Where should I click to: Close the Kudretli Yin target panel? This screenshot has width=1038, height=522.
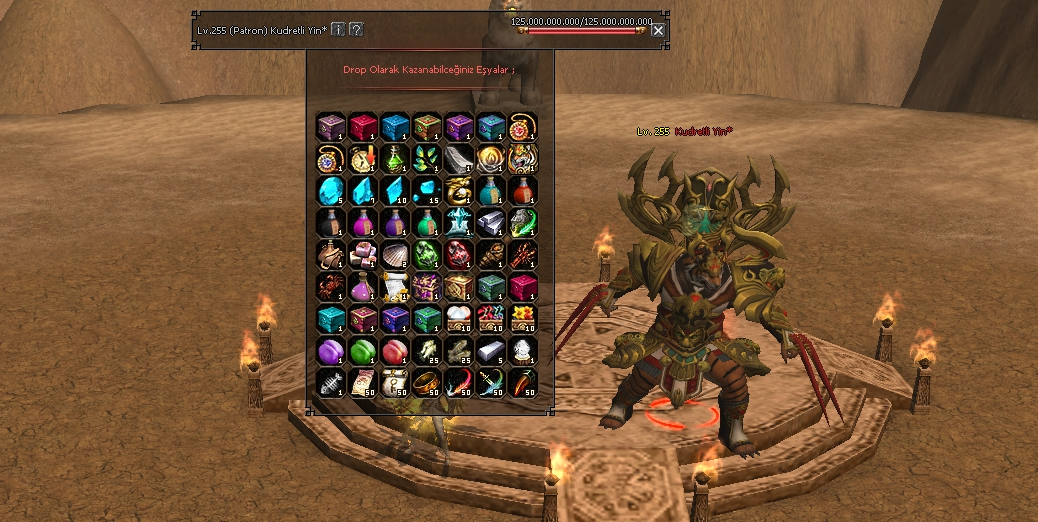point(658,30)
